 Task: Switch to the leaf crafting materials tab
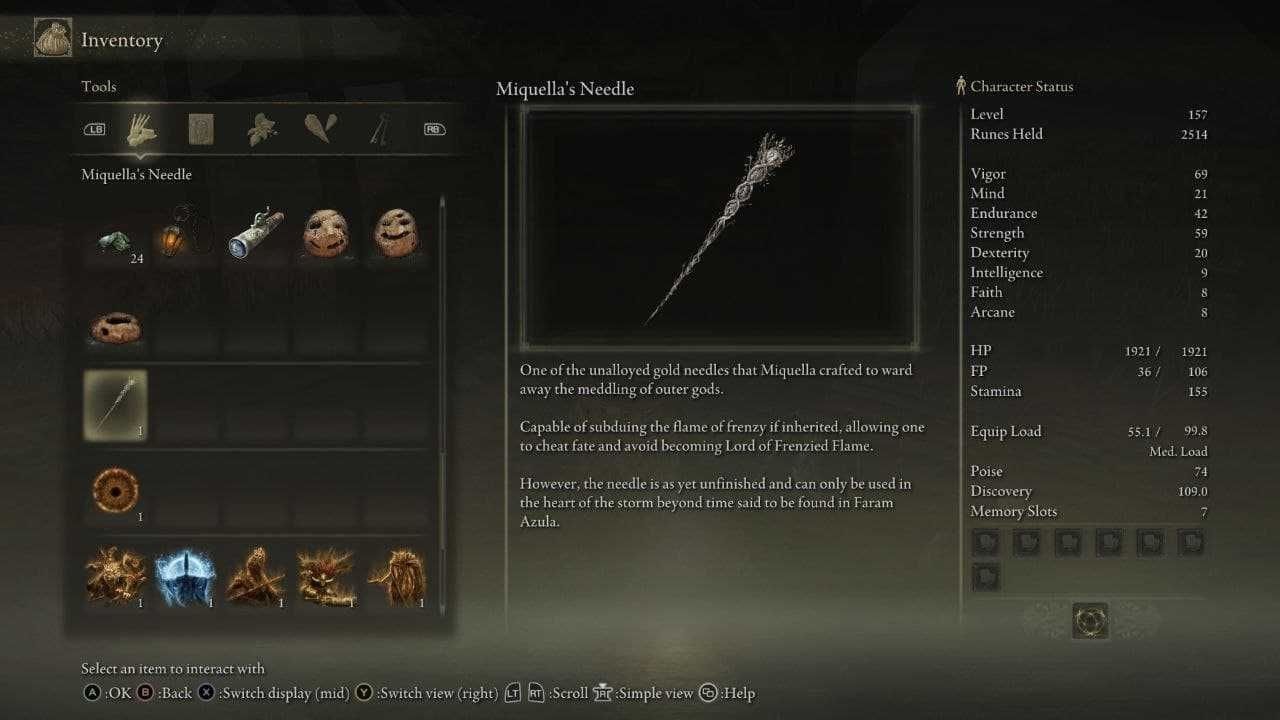click(261, 129)
